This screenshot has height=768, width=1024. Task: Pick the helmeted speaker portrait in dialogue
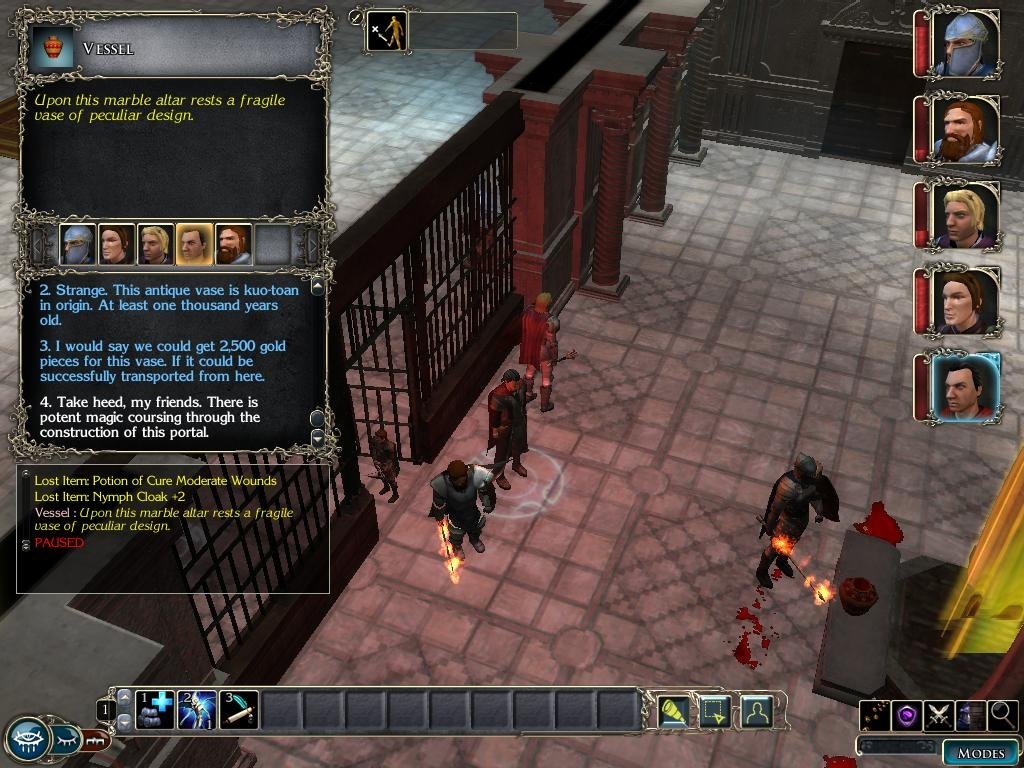[x=78, y=245]
